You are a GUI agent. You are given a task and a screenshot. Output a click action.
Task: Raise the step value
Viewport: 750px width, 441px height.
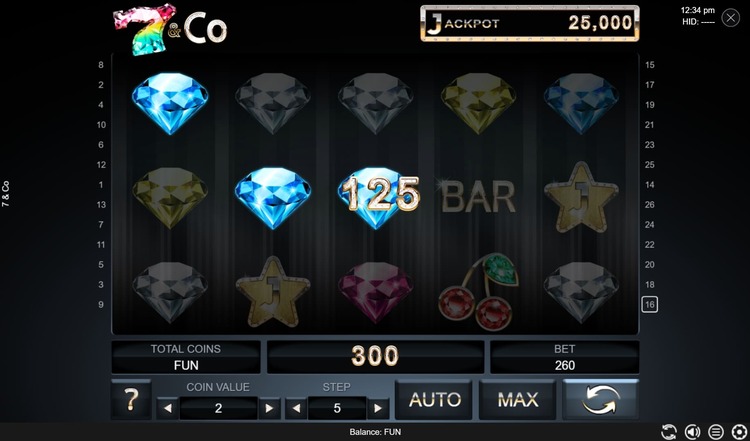[x=377, y=408]
